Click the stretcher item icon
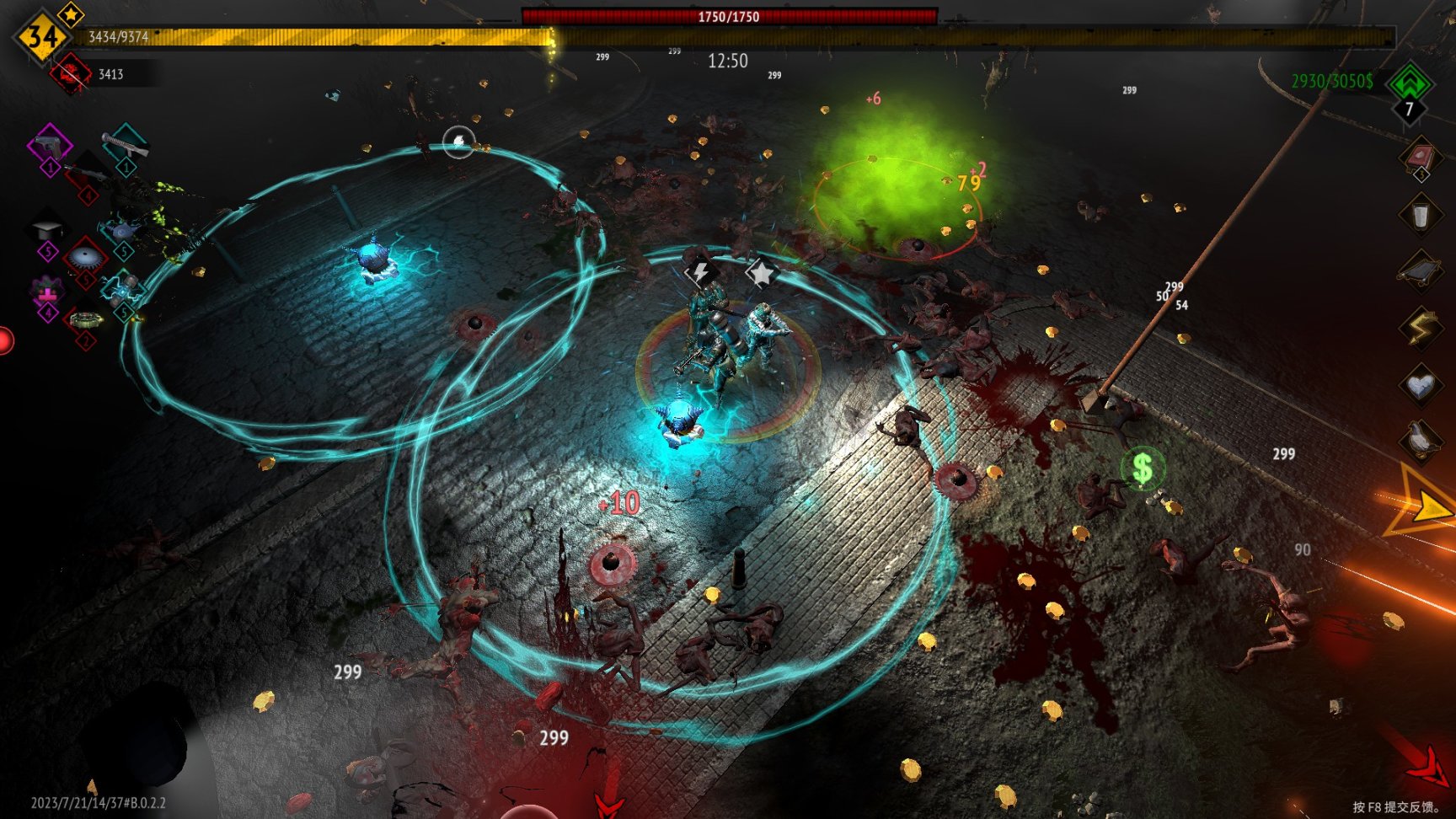The height and width of the screenshot is (819, 1456). pos(1421,270)
